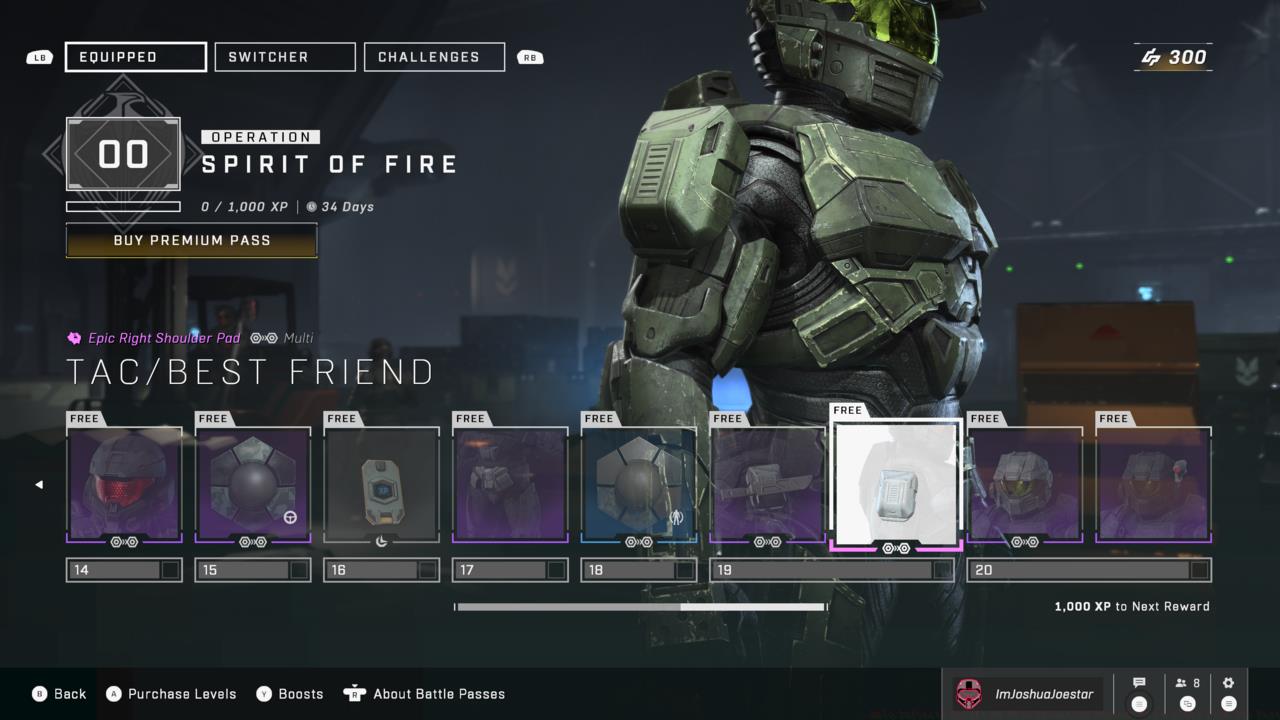Click the left scroll arrow beside reward tiles
Viewport: 1280px width, 720px height.
[x=39, y=484]
